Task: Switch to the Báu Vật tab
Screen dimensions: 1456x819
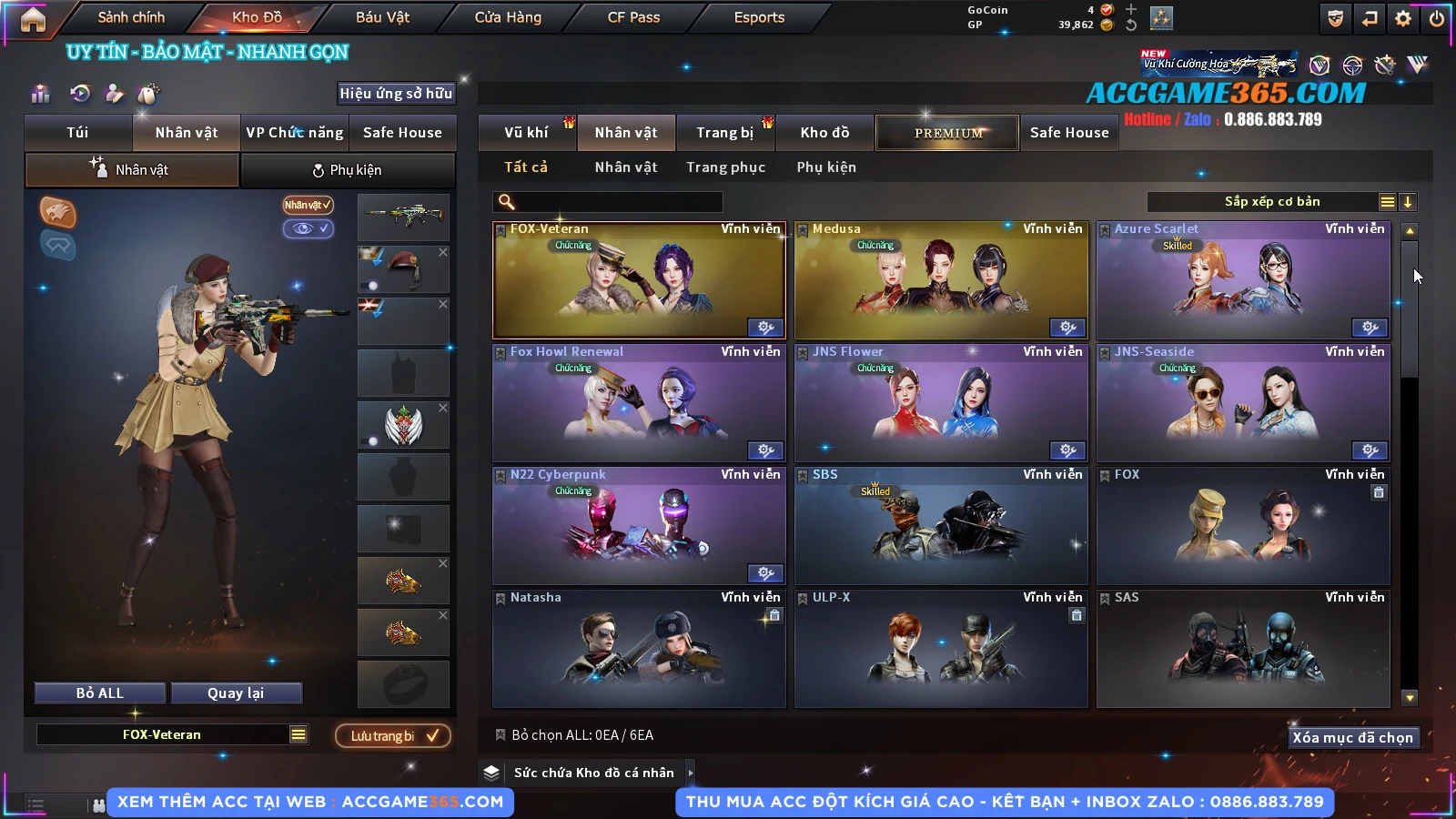Action: (382, 17)
